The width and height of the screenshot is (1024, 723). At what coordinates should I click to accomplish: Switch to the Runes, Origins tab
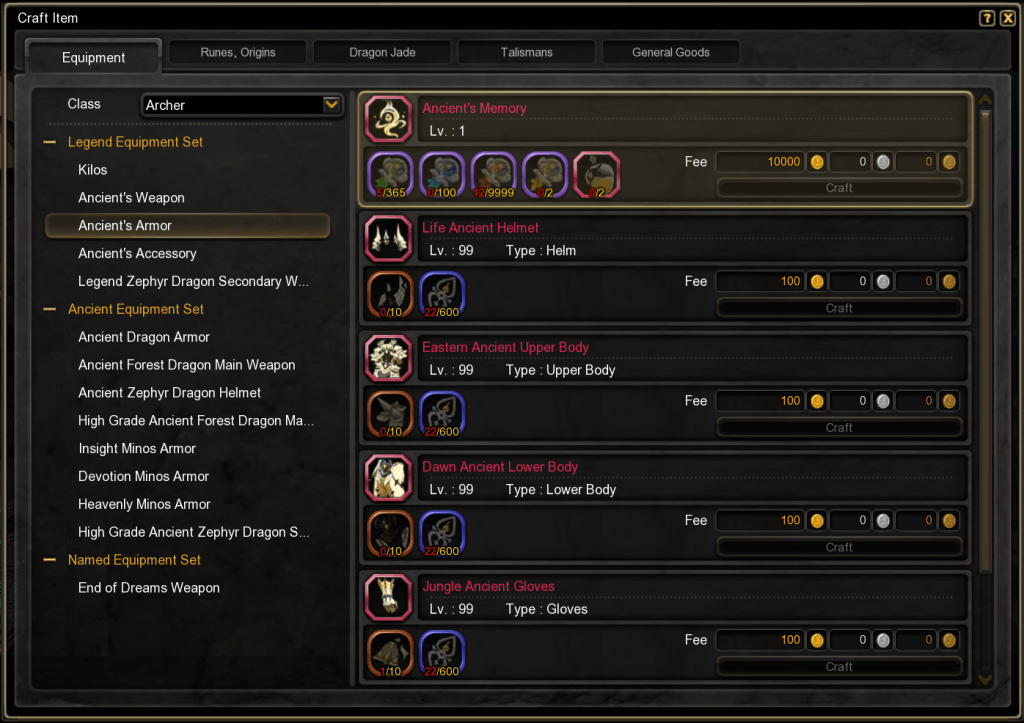pos(237,52)
